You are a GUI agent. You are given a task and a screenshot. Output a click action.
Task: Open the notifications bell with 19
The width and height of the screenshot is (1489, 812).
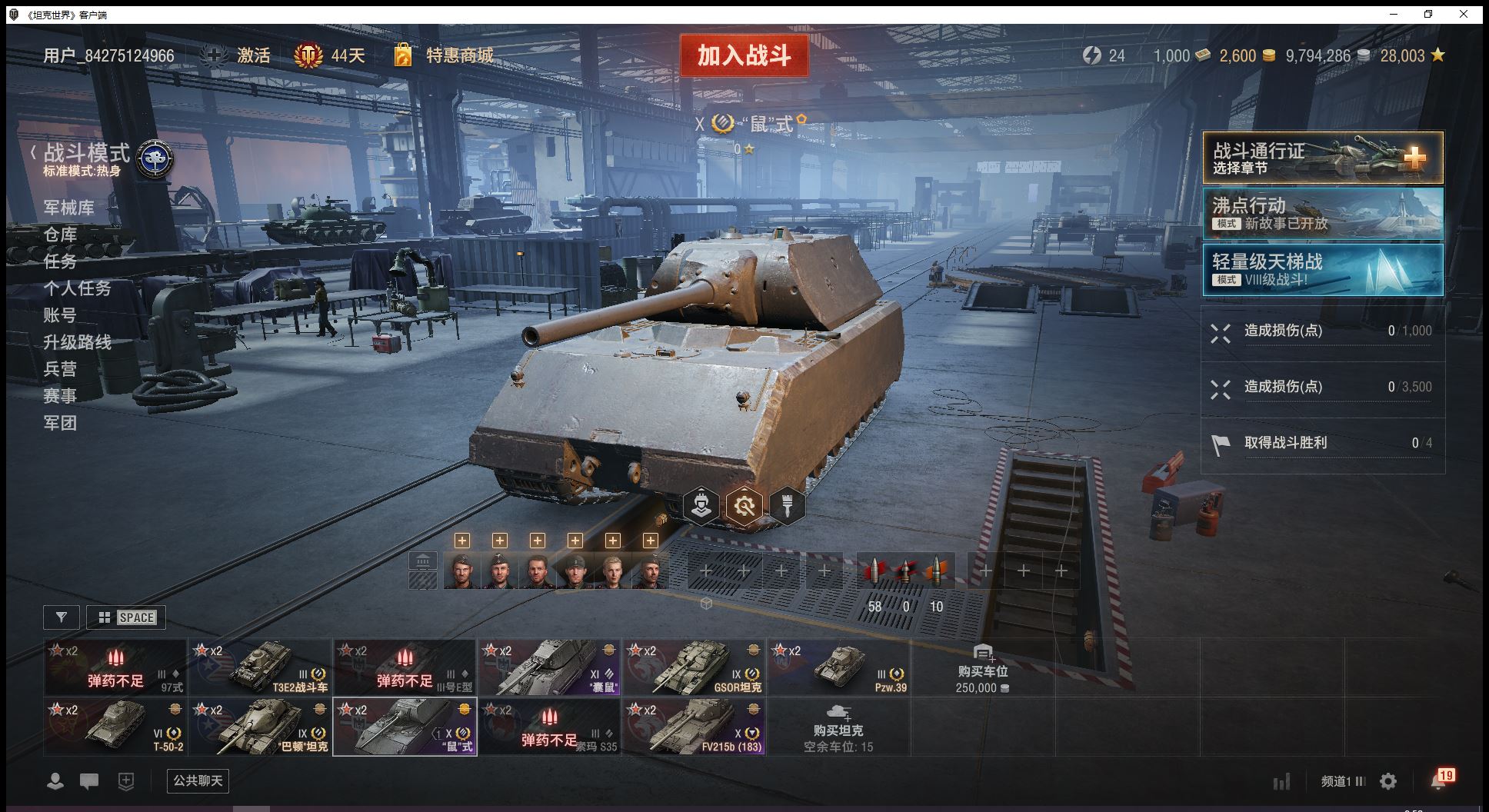coord(1439,781)
